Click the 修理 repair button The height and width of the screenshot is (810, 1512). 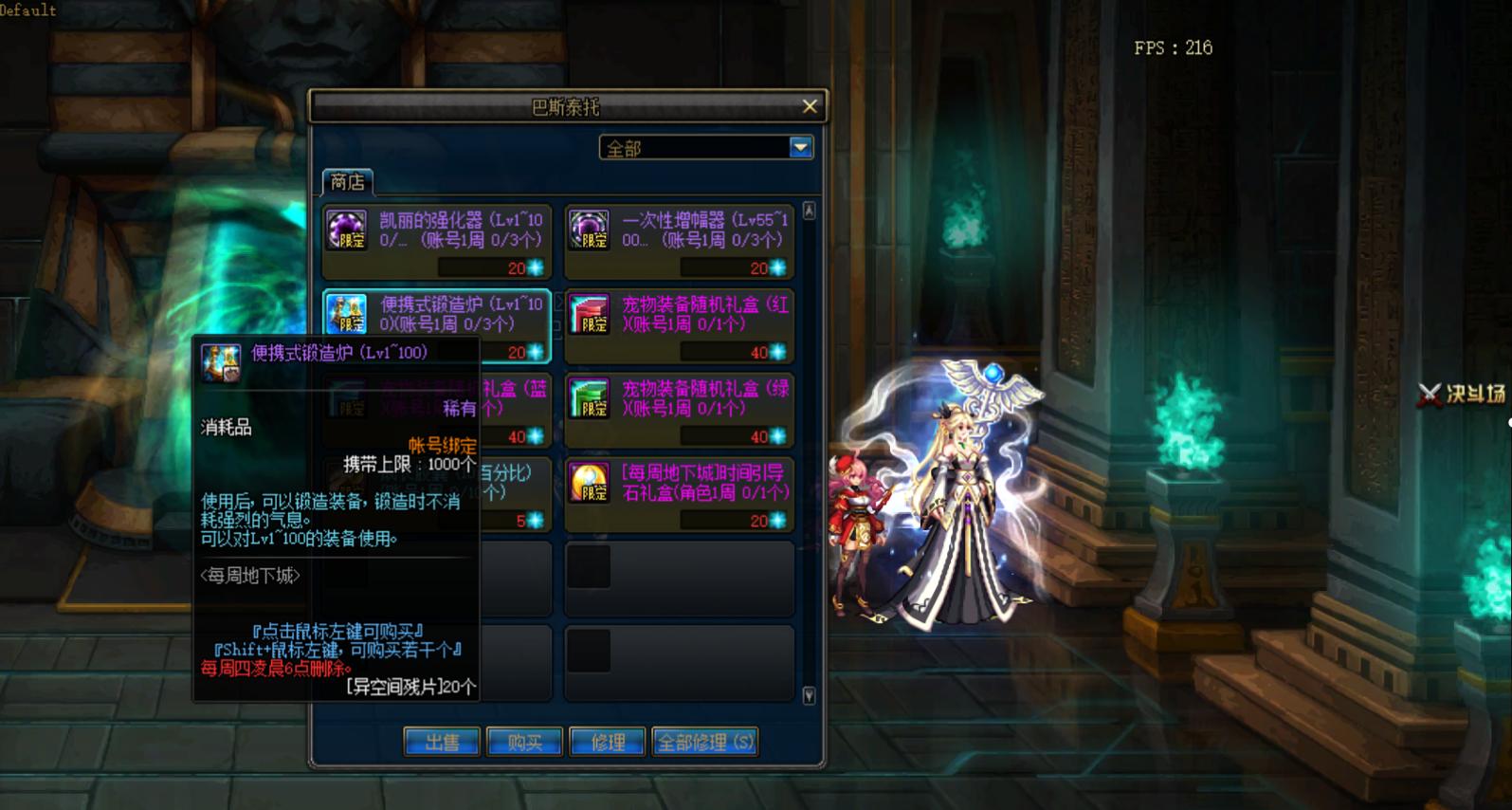click(x=606, y=743)
